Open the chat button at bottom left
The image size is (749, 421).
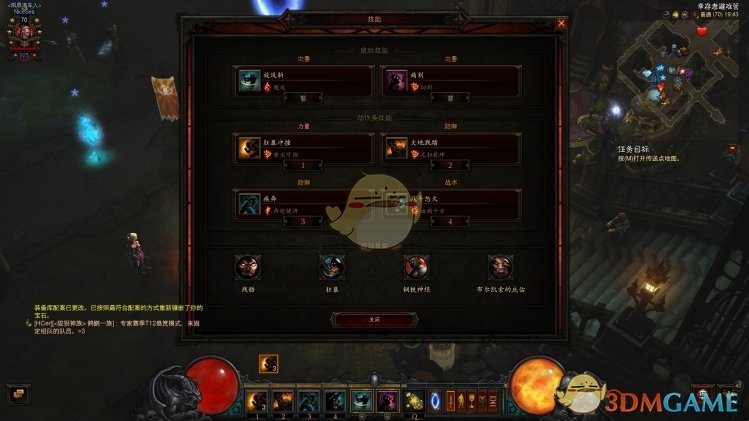[x=16, y=393]
